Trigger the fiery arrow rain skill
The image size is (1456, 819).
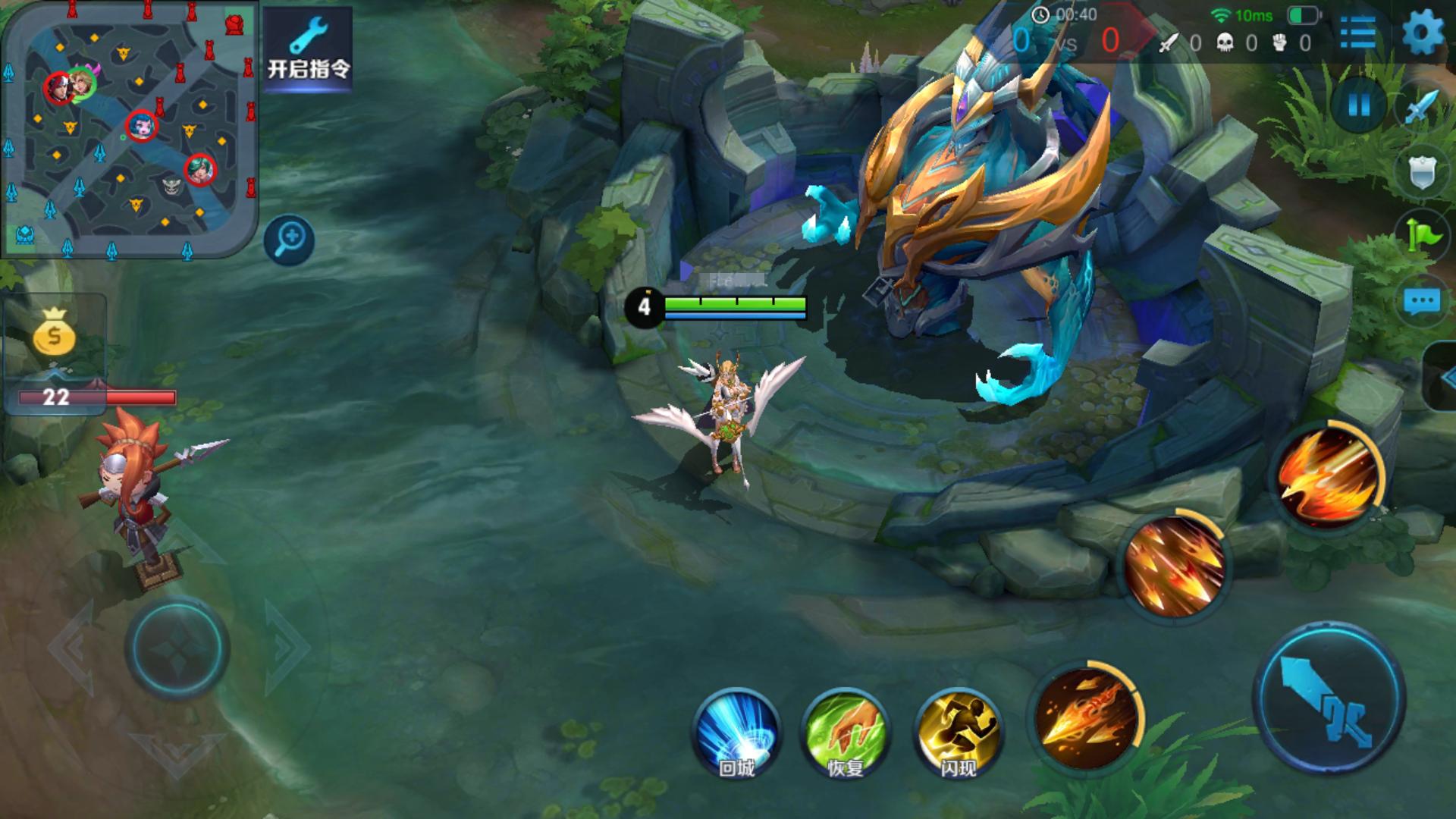[x=1174, y=565]
